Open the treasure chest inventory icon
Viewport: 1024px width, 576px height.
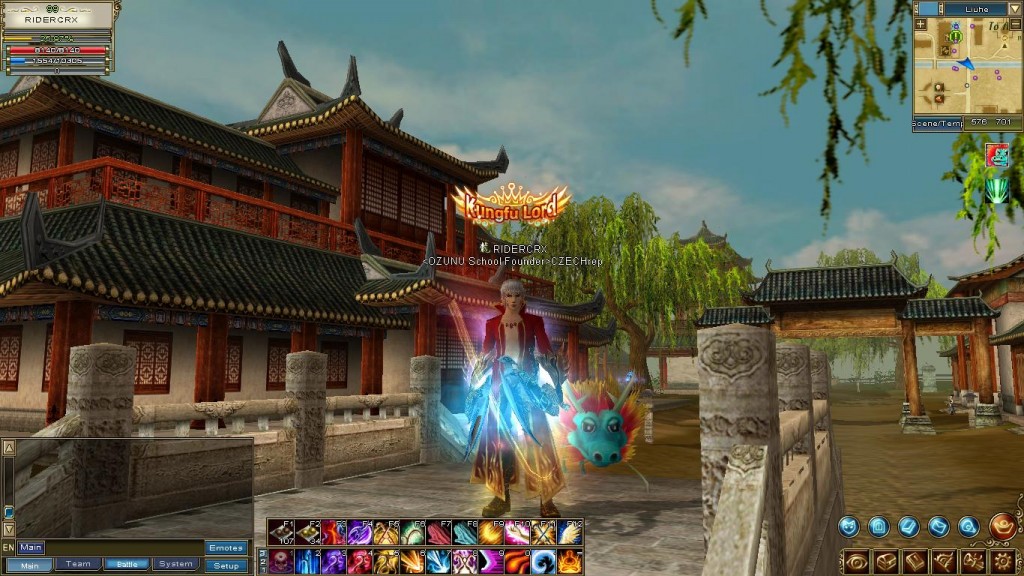[x=886, y=561]
